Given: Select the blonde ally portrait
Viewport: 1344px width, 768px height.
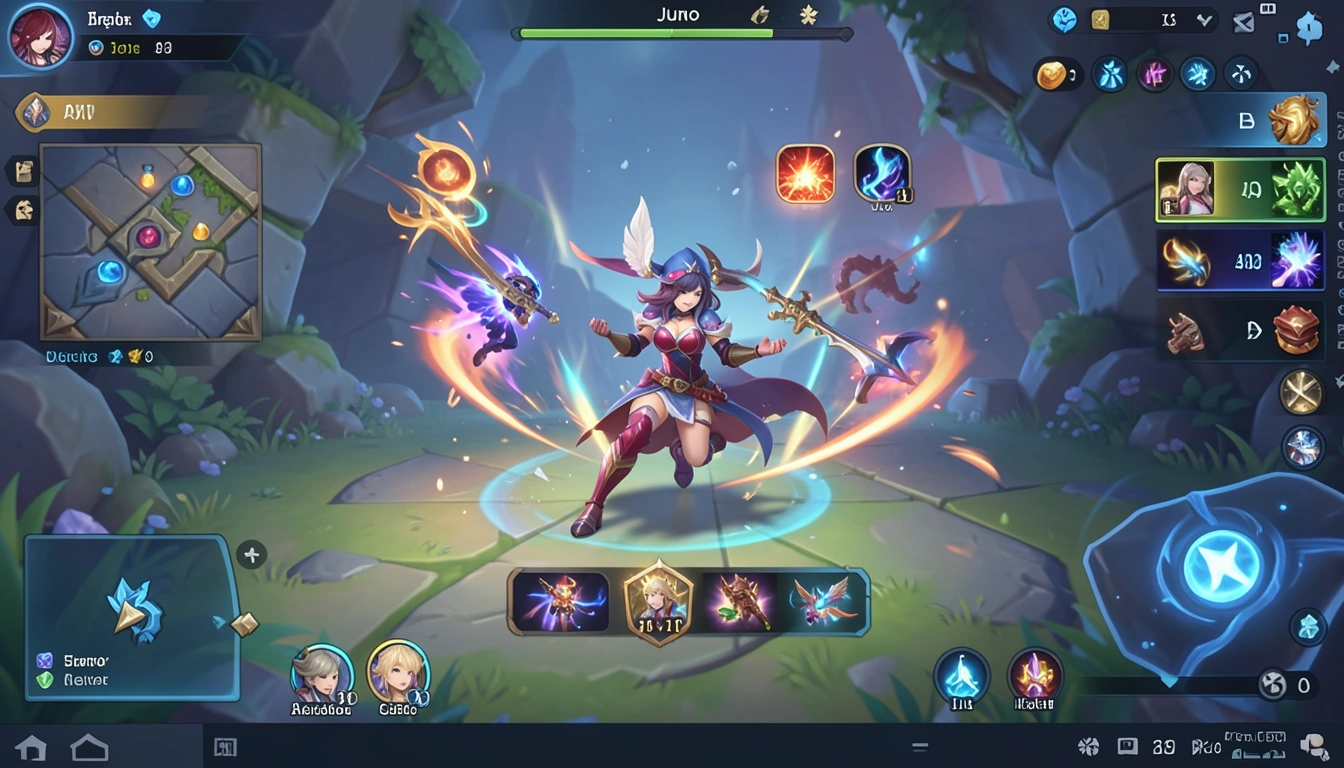Looking at the screenshot, I should click(398, 671).
